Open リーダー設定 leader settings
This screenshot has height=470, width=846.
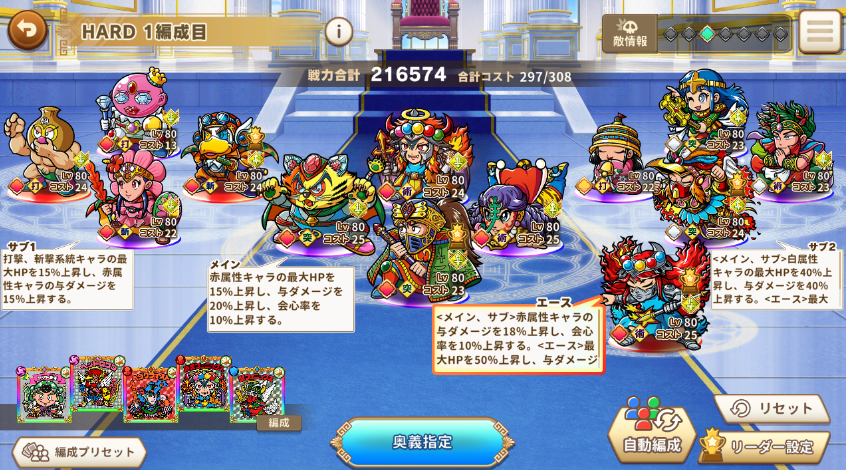[x=765, y=446]
